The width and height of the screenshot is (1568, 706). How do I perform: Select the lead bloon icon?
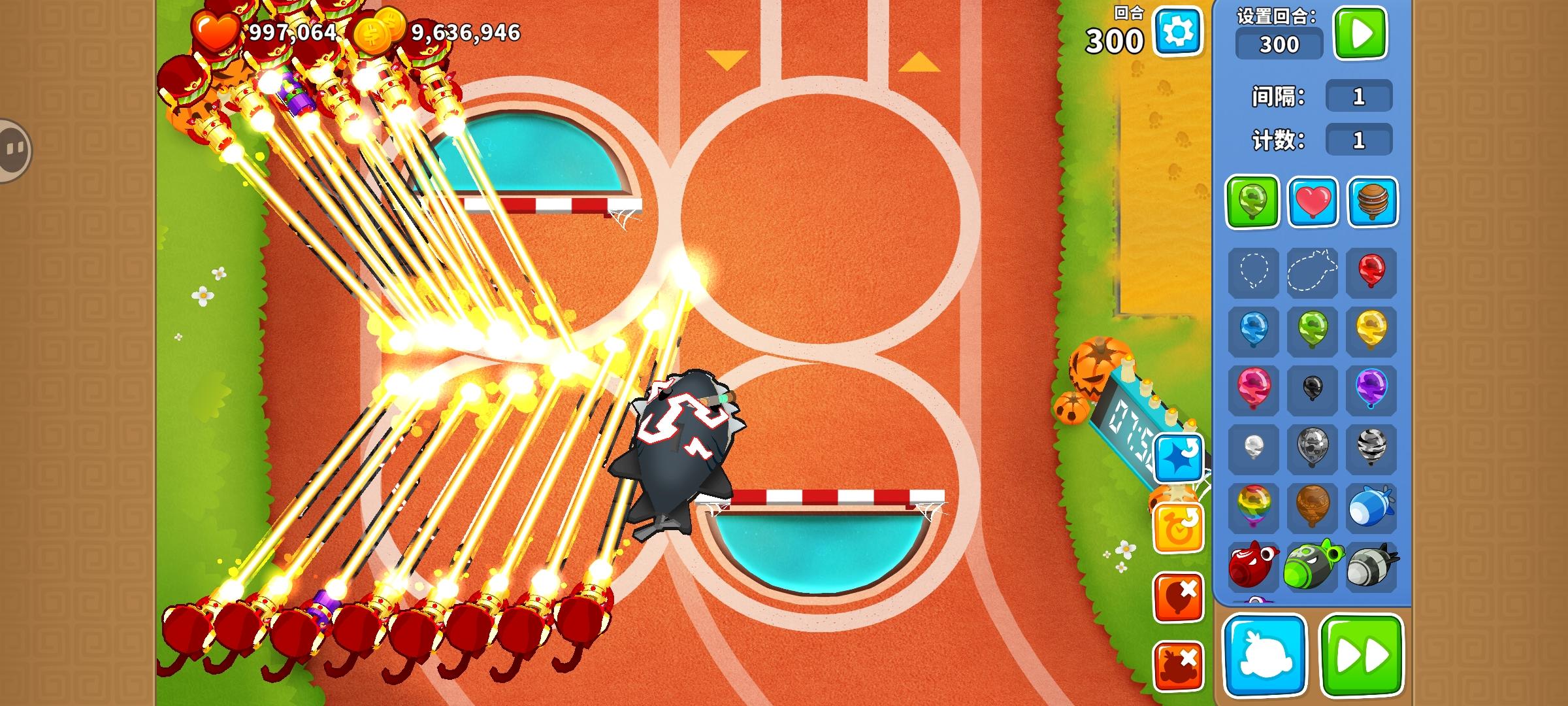(1312, 448)
